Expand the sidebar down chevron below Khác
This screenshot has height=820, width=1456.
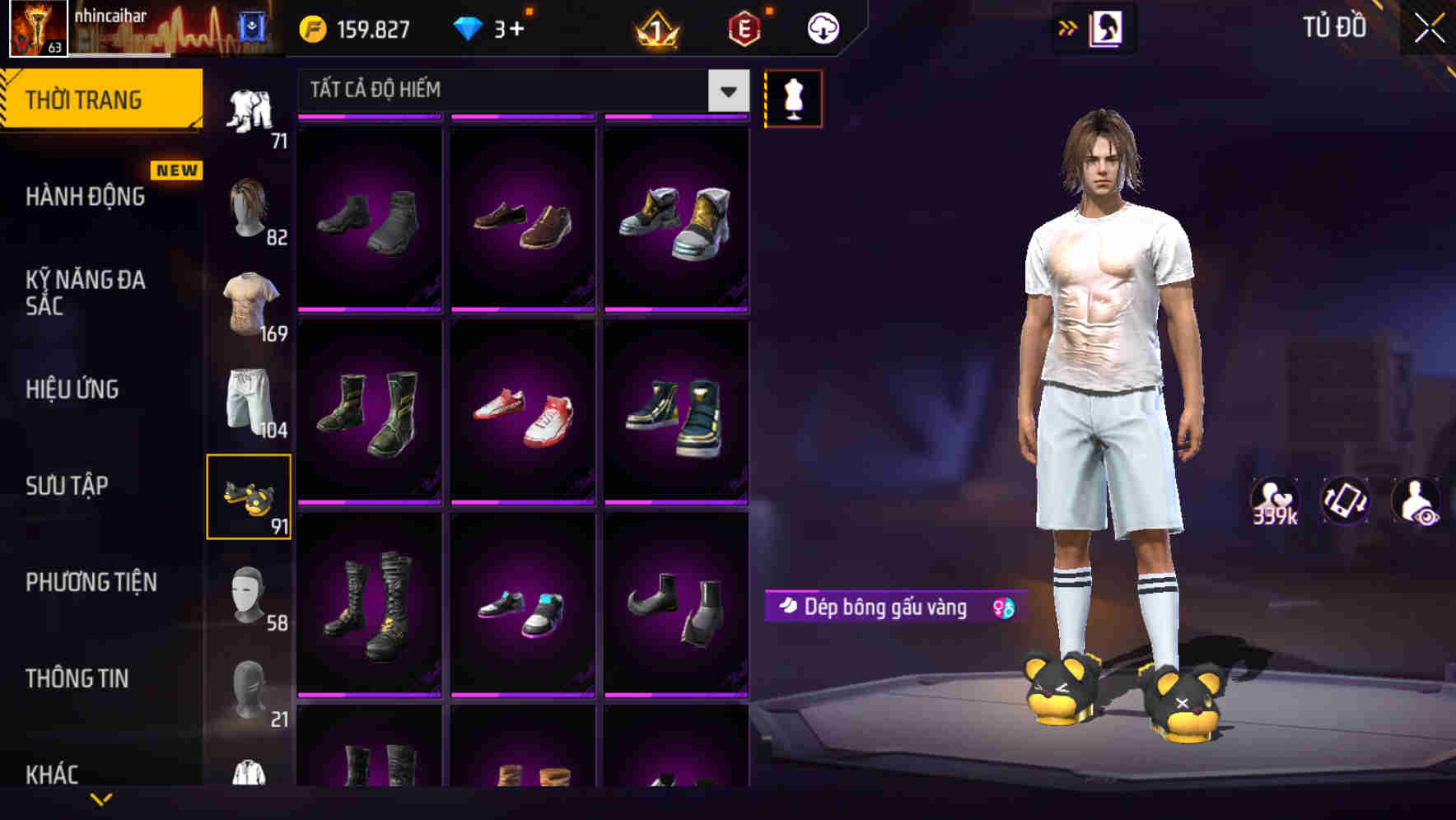[x=101, y=800]
